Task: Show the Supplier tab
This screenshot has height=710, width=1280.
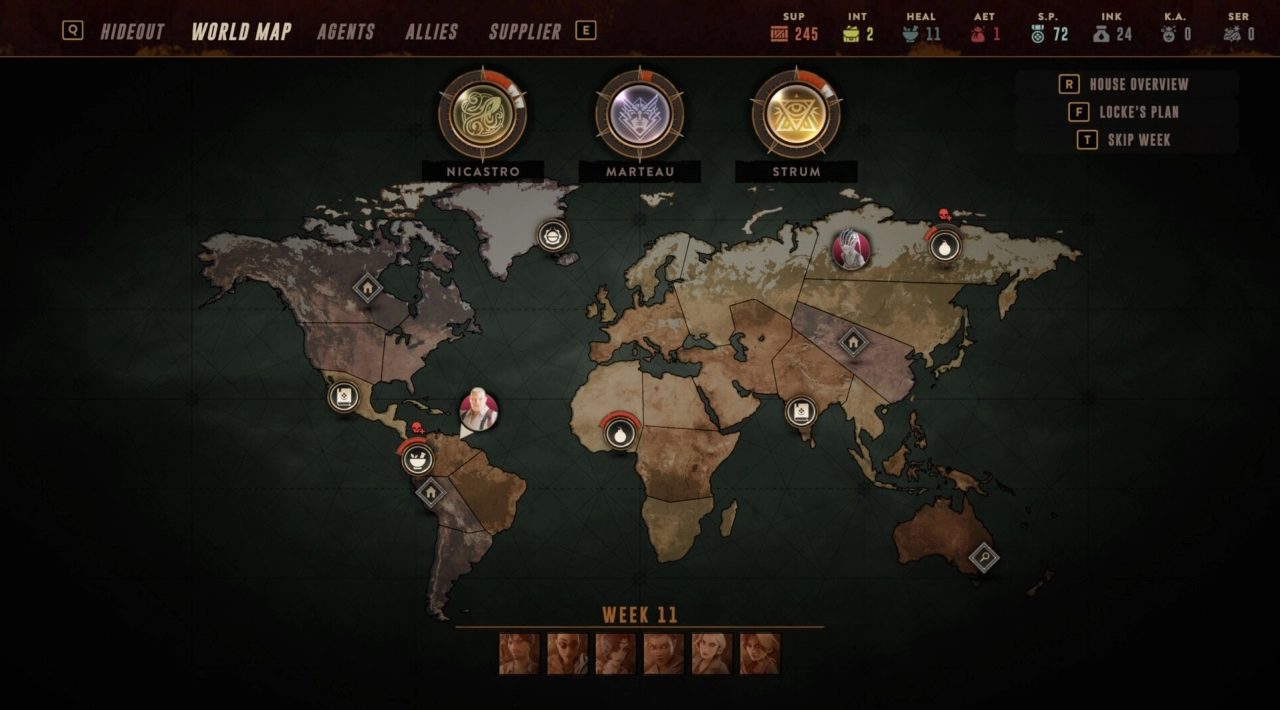Action: (x=525, y=31)
